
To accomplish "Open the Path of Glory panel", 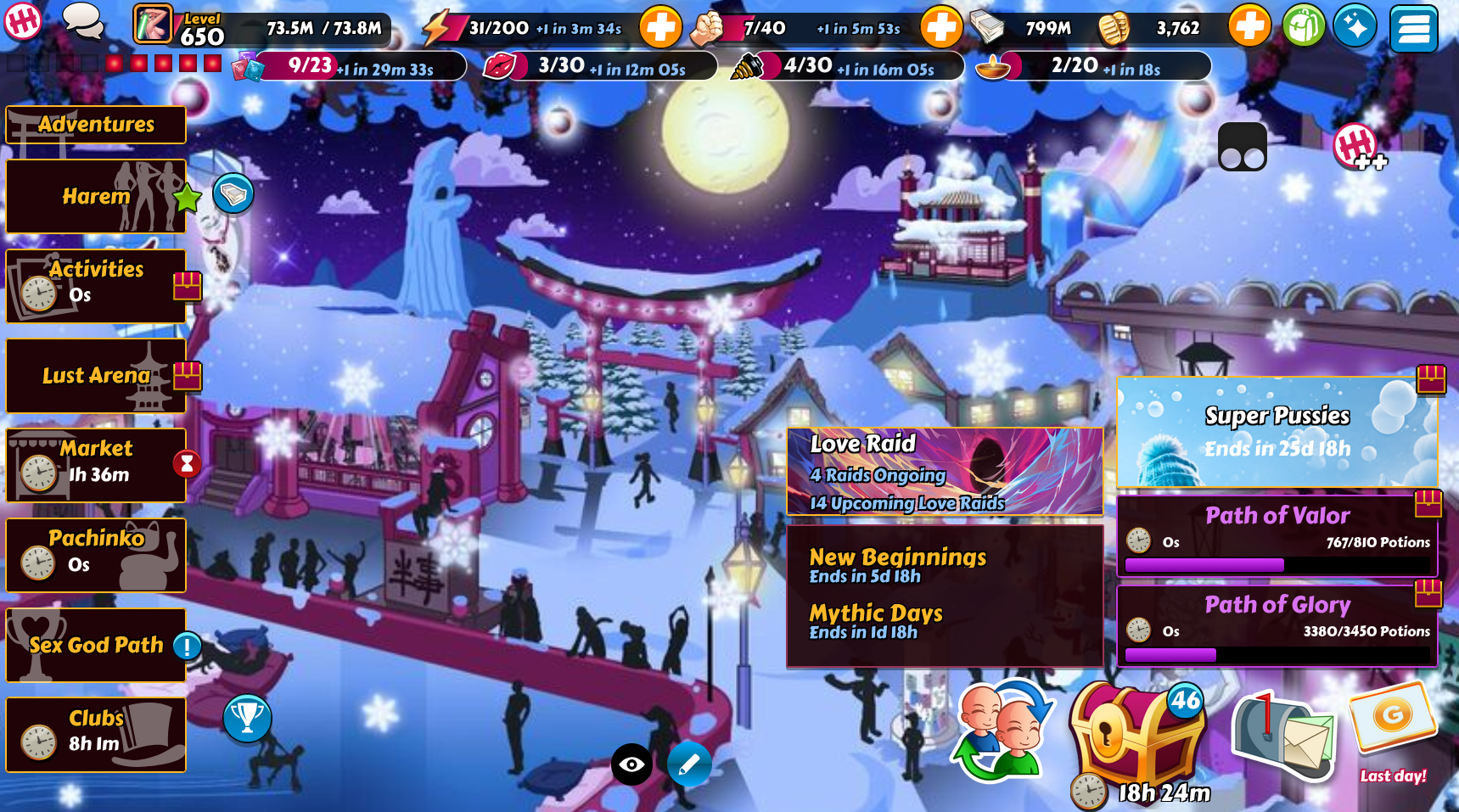I will pyautogui.click(x=1276, y=624).
